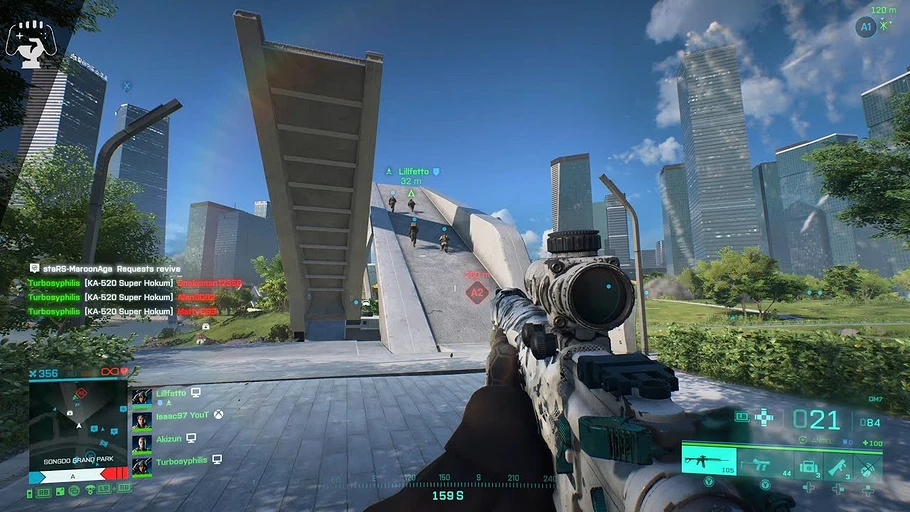
Task: Switch to the sidearm pistol slot
Action: 767,463
